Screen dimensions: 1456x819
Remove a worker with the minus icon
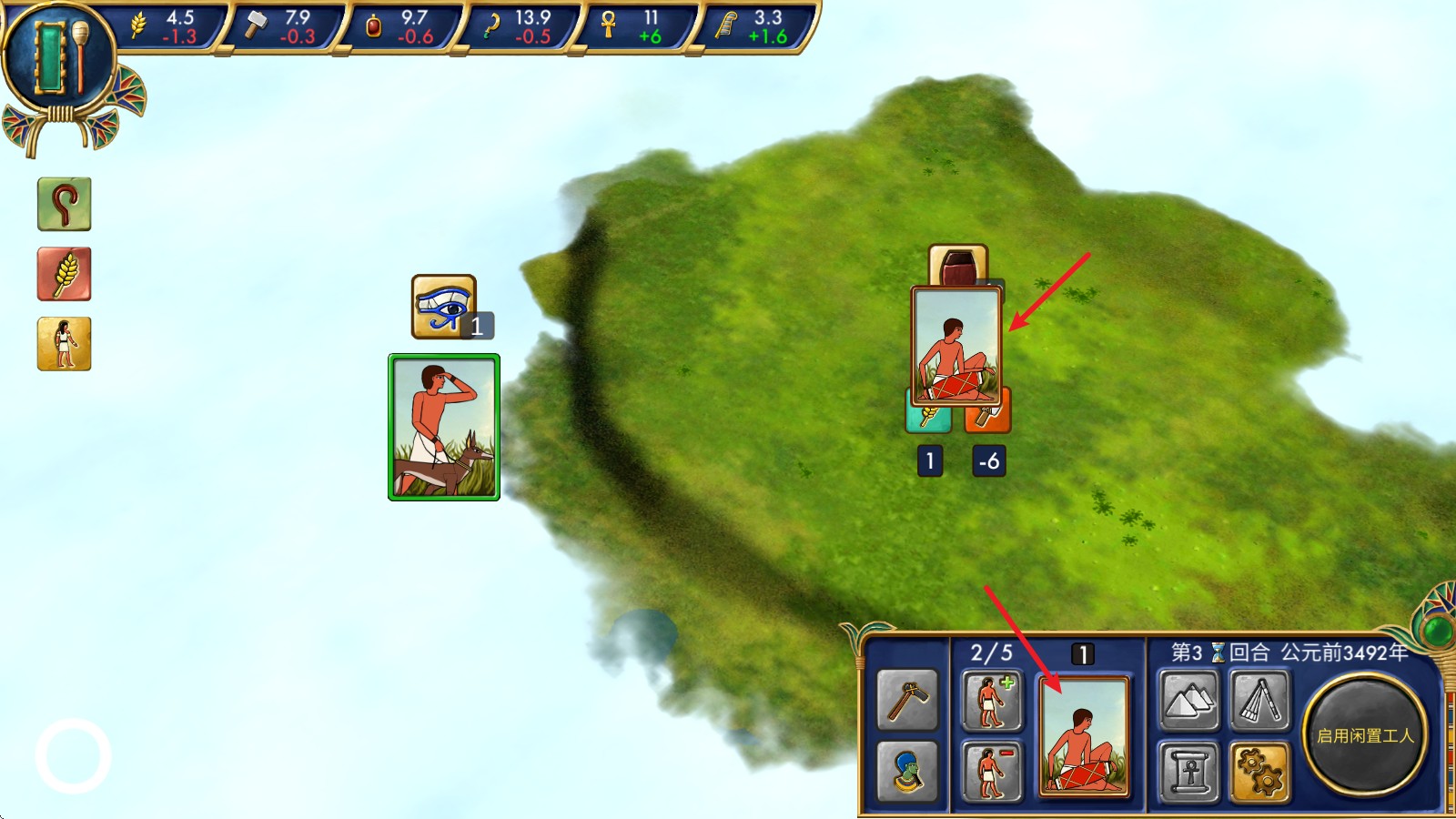click(x=992, y=772)
